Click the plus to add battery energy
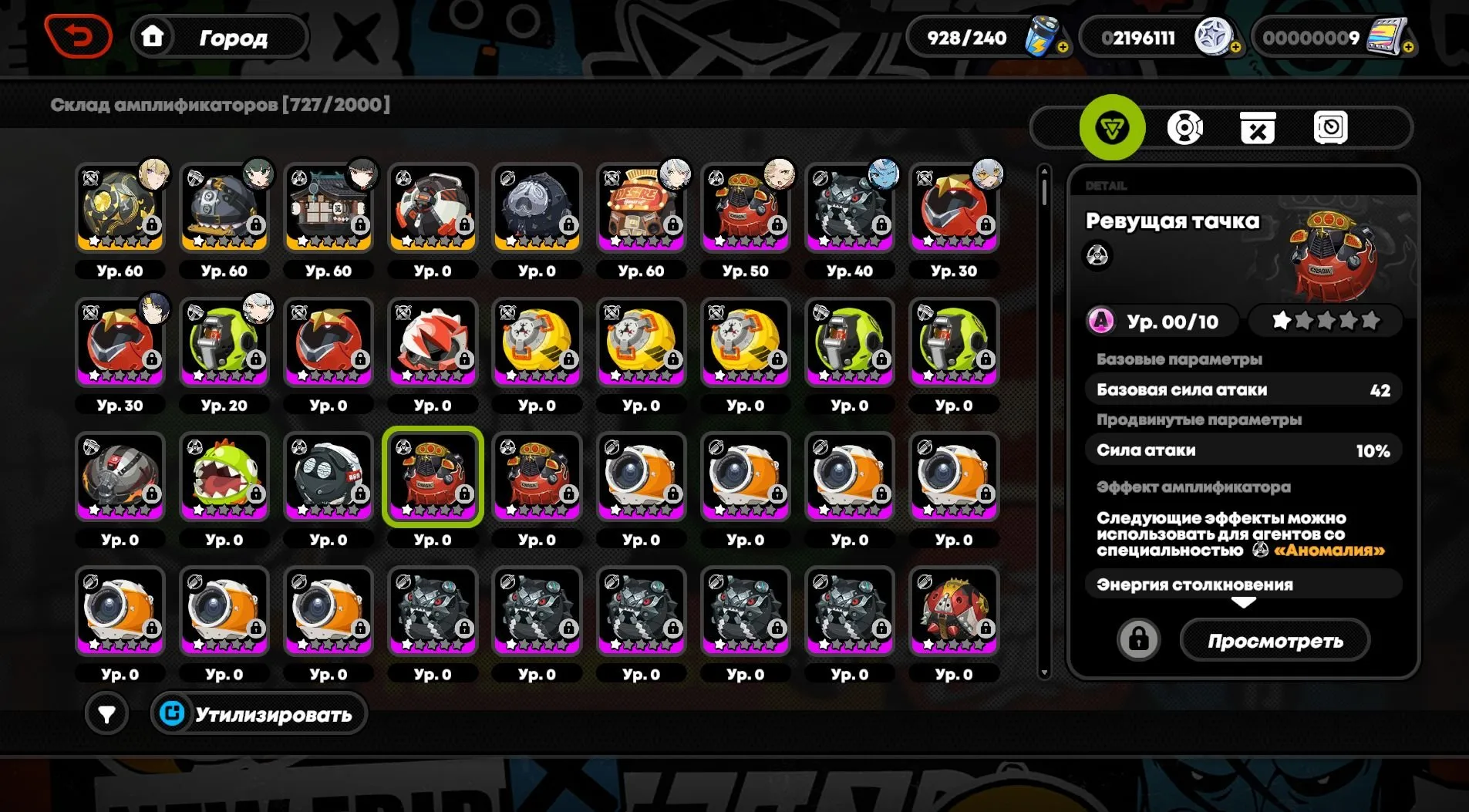The height and width of the screenshot is (812, 1469). click(1062, 47)
